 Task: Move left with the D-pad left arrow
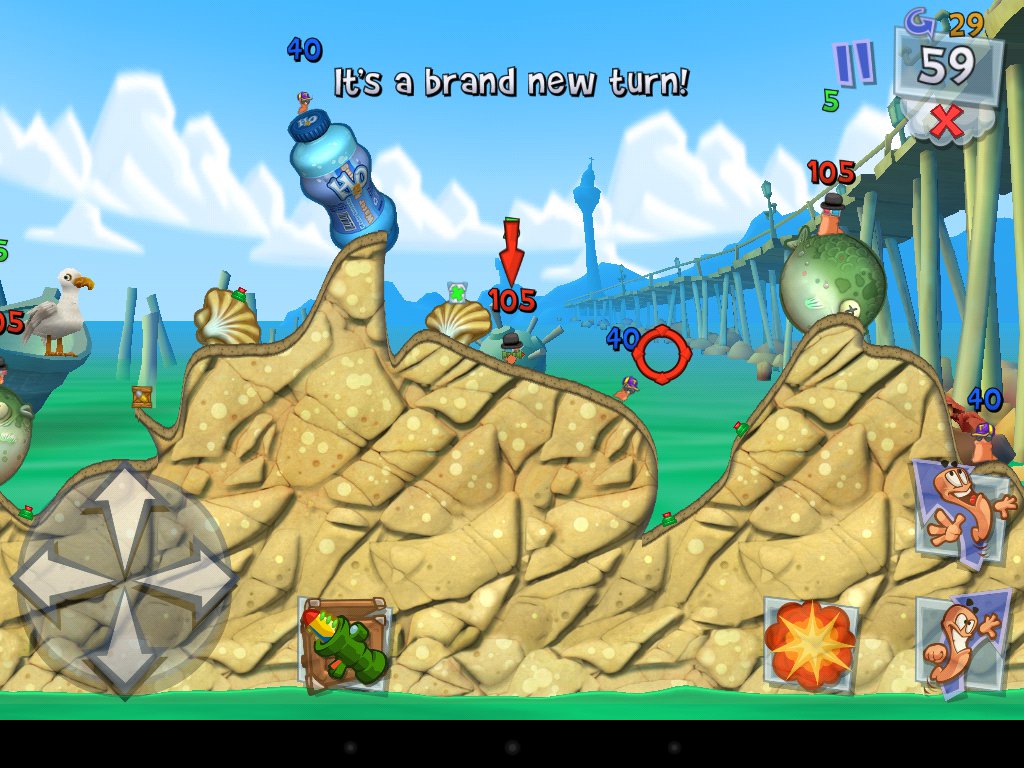pos(55,578)
